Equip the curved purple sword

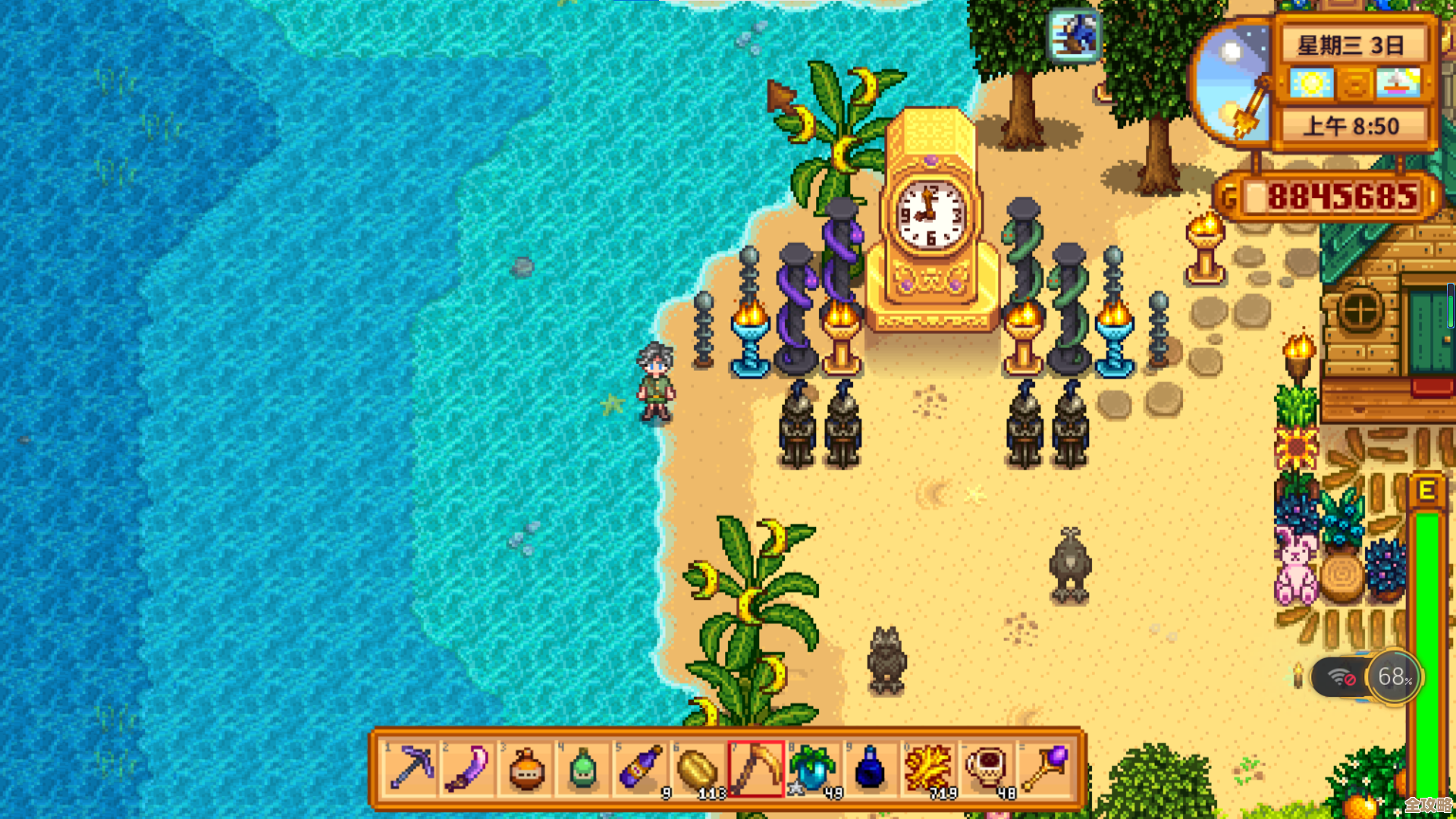468,768
